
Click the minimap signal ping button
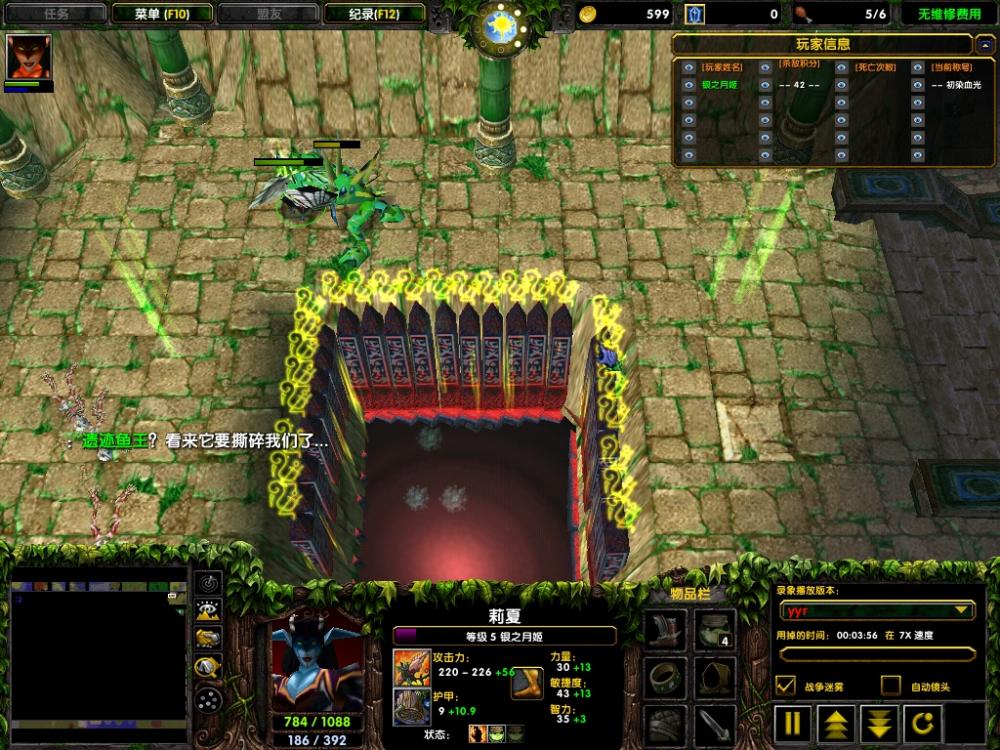click(208, 582)
